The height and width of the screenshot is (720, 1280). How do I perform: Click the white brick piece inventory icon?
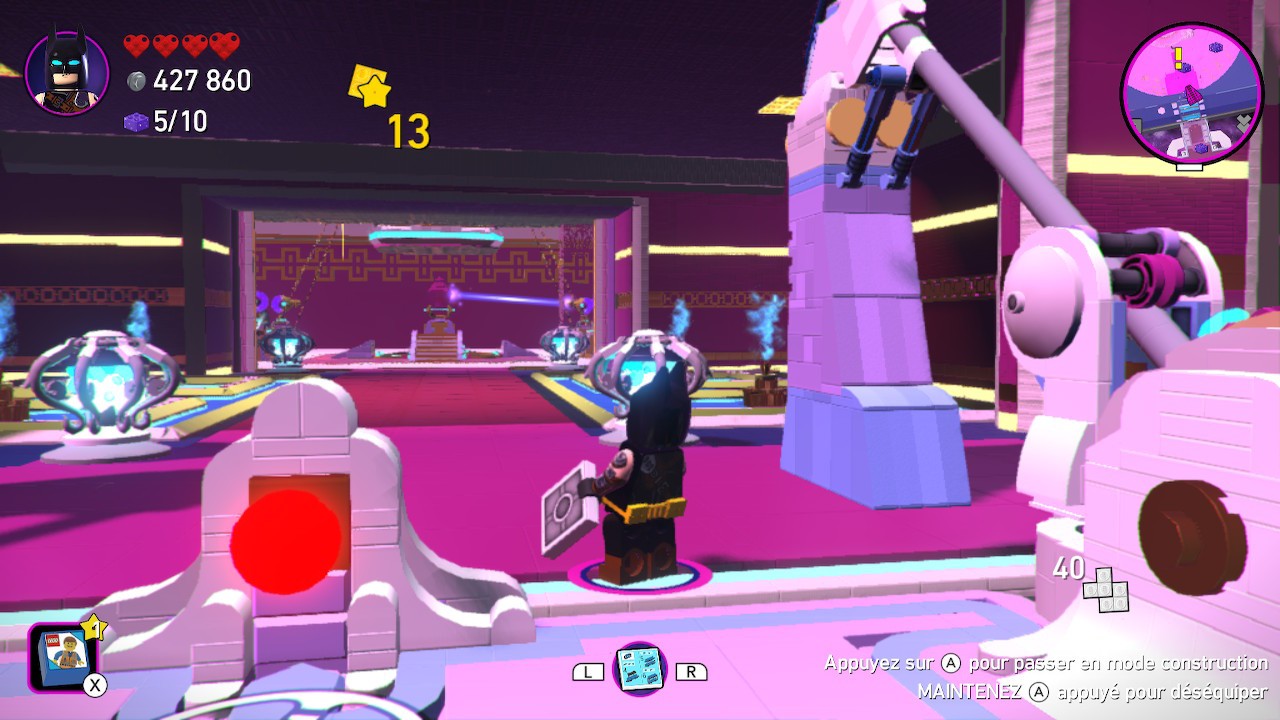pos(1104,589)
